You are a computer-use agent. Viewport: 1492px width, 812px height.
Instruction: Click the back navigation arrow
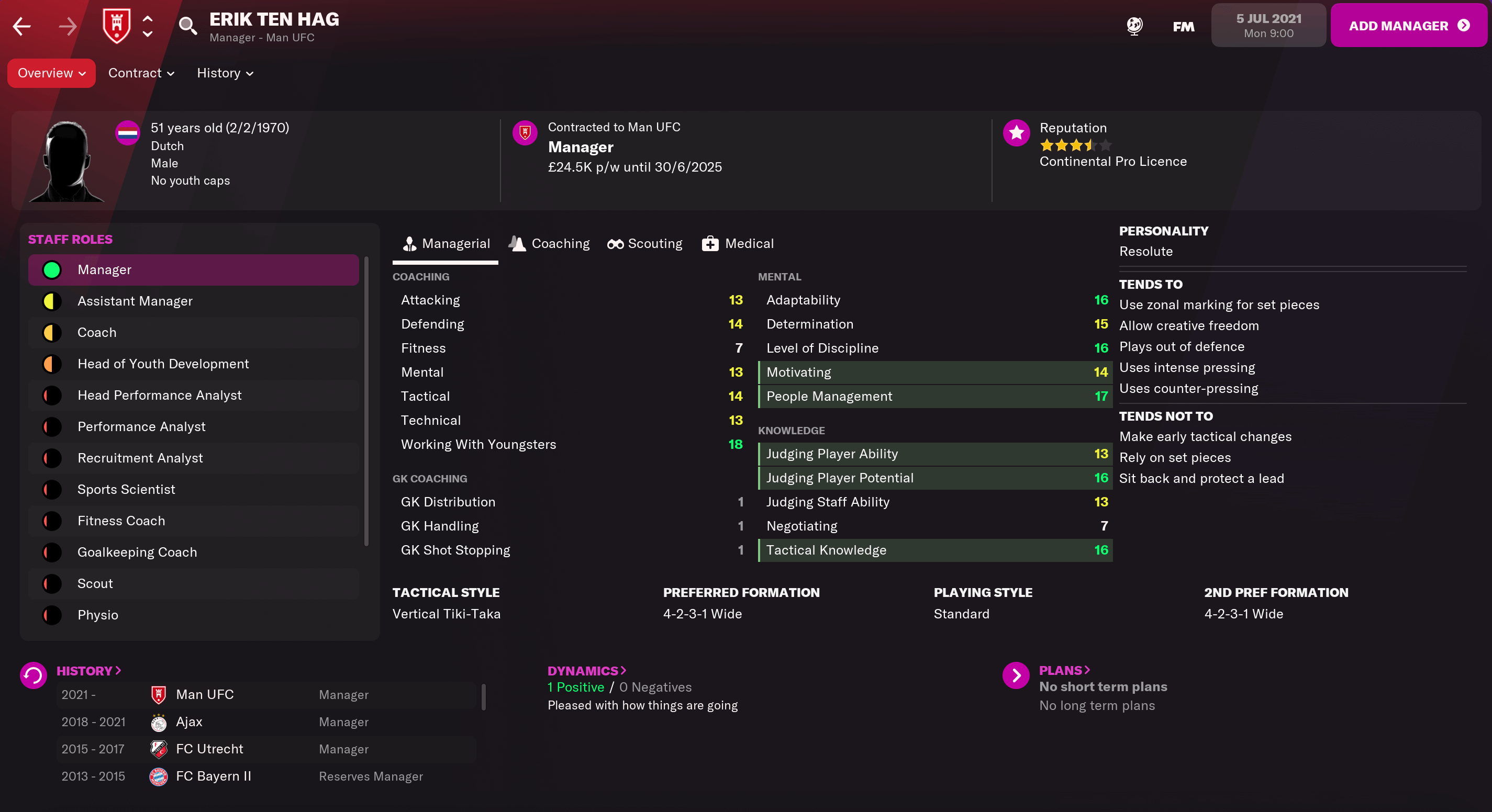coord(21,26)
